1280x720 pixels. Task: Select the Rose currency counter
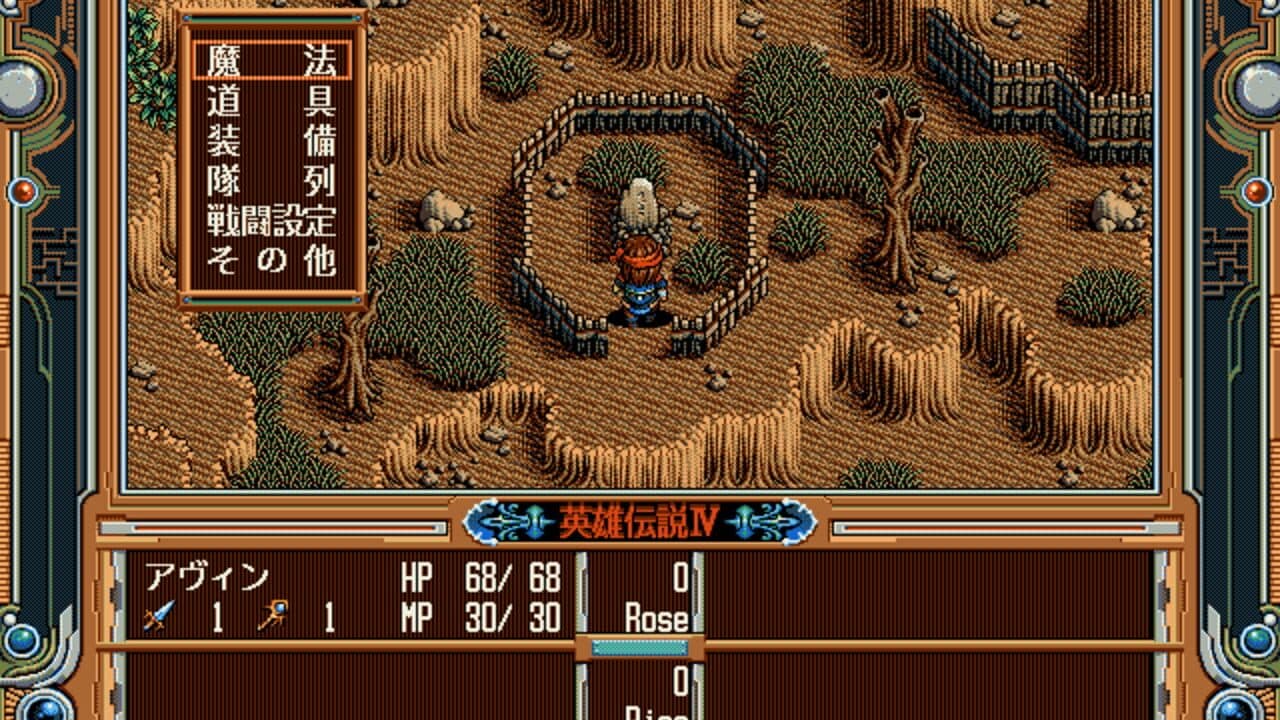click(659, 618)
